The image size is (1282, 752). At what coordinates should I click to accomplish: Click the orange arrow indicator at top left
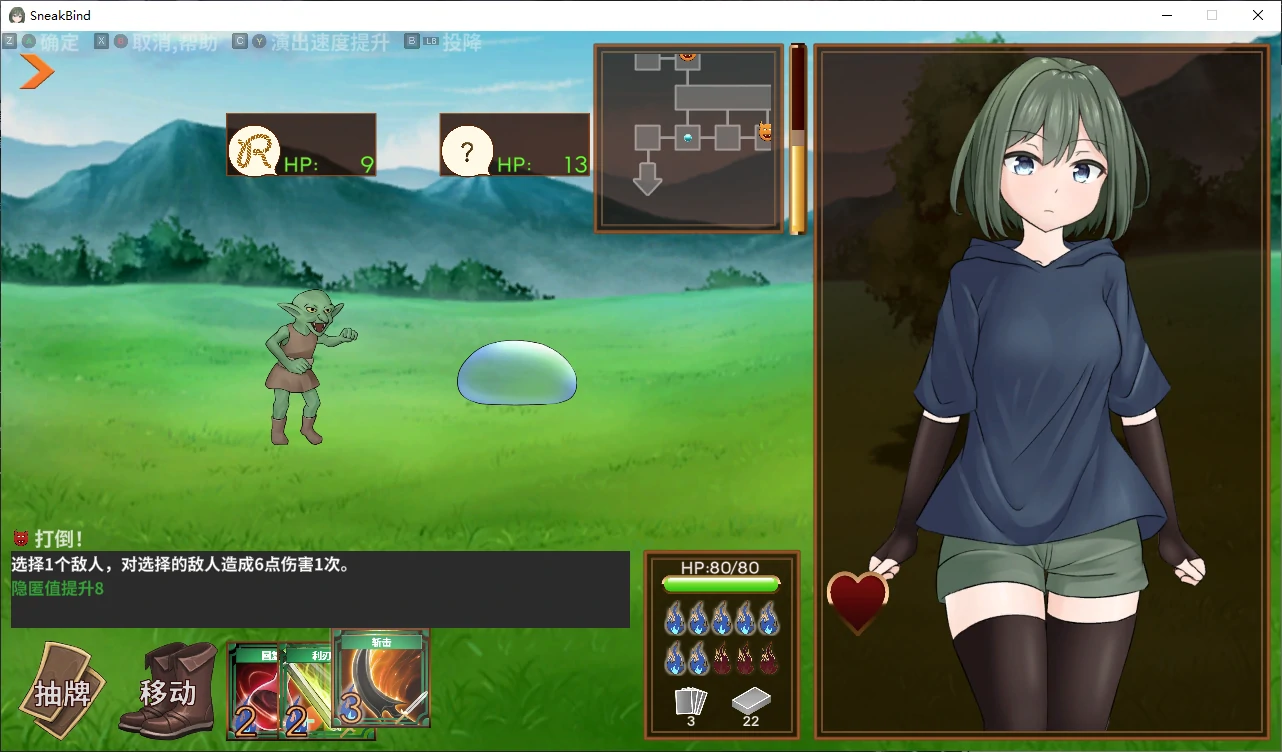click(33, 72)
